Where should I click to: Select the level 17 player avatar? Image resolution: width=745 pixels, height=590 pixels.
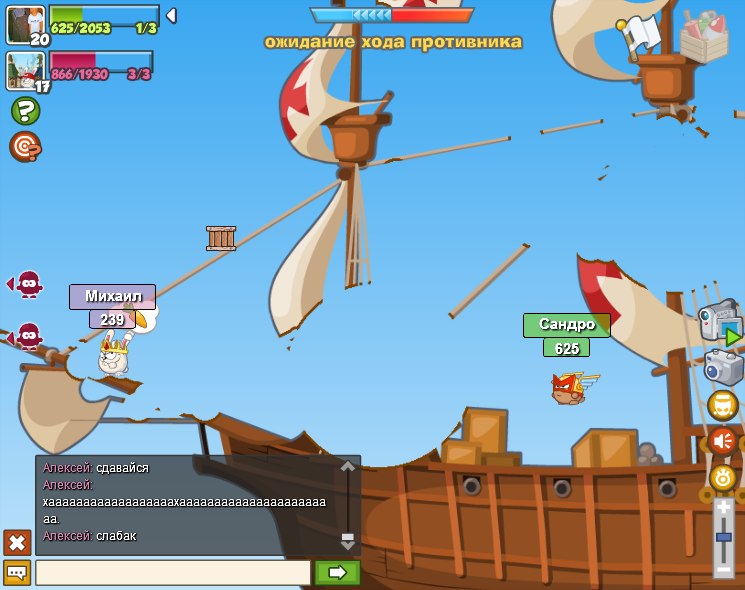coord(25,70)
